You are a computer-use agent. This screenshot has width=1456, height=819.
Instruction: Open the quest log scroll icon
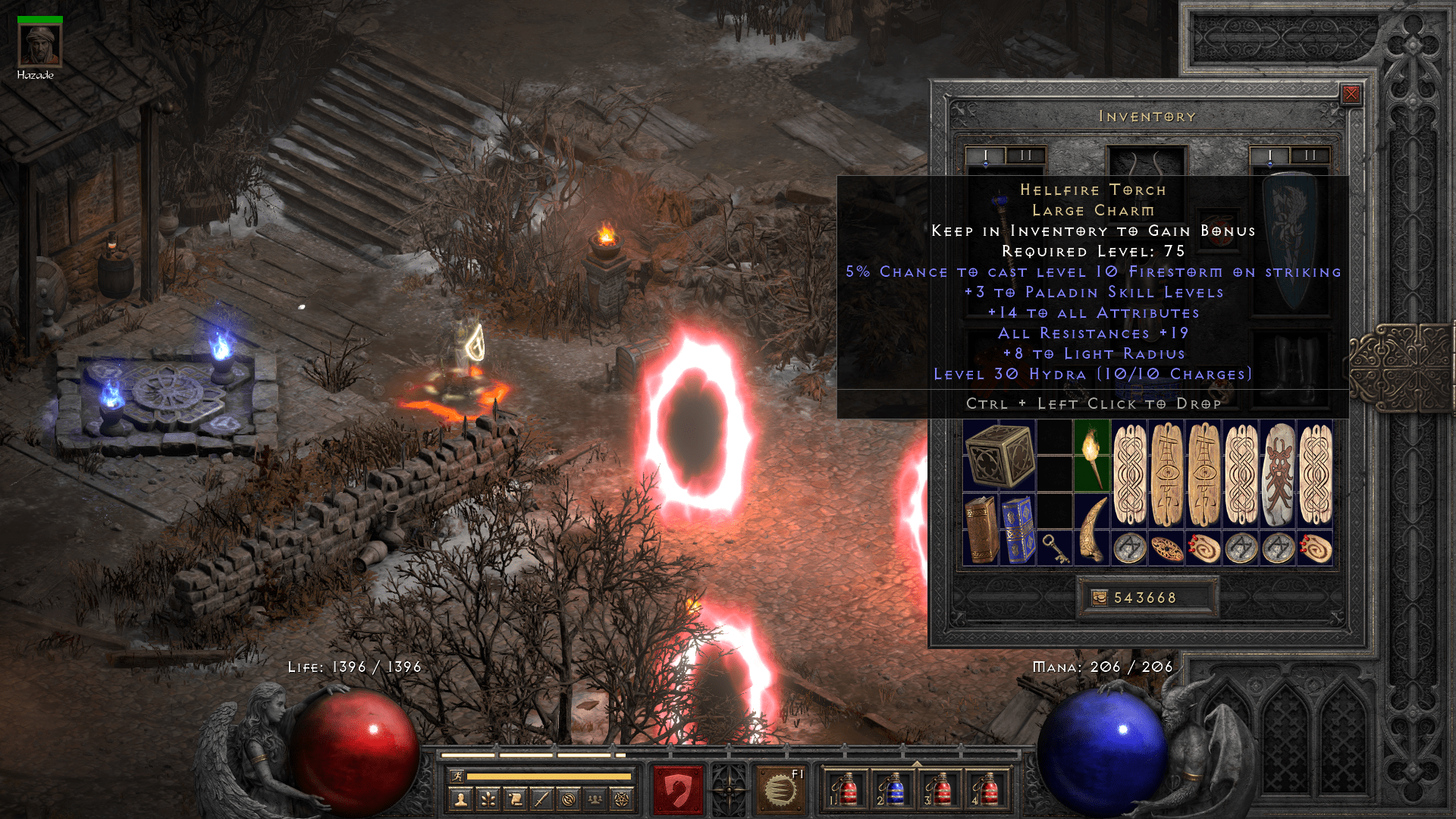pyautogui.click(x=516, y=800)
